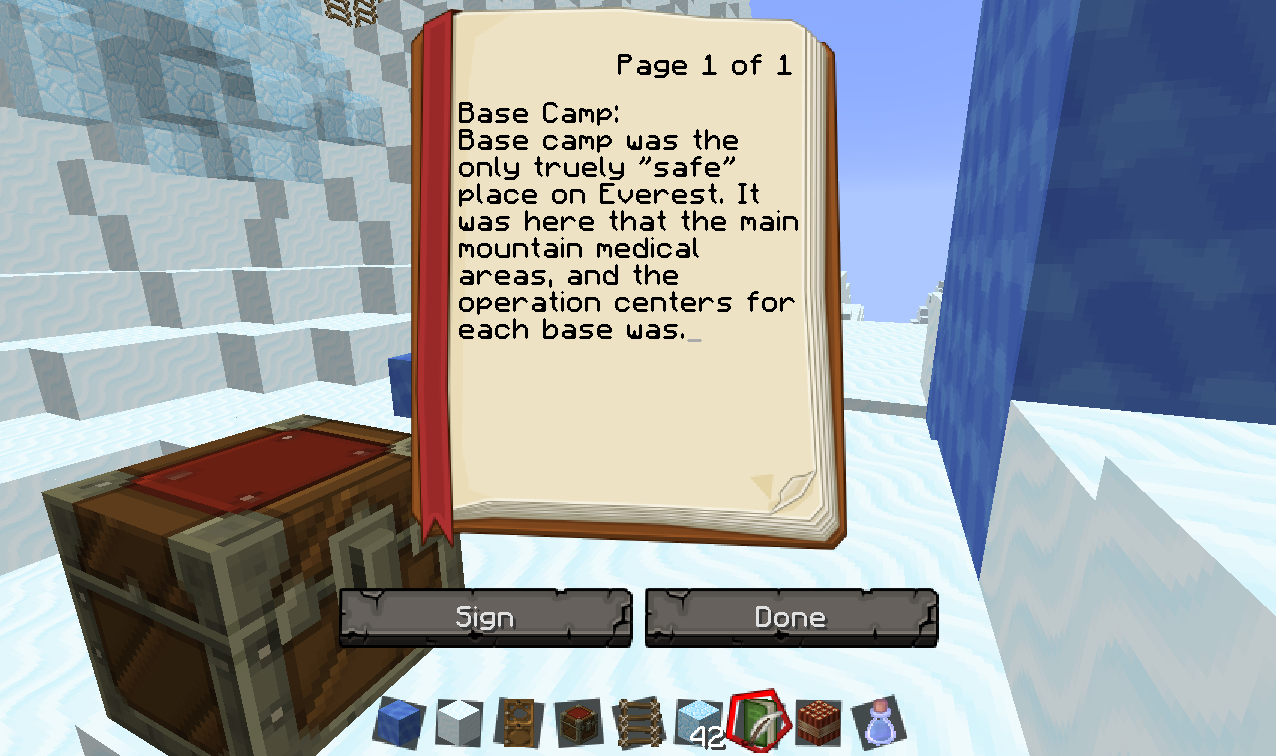The height and width of the screenshot is (756, 1276).
Task: Select the potion bottle slot
Action: [877, 722]
